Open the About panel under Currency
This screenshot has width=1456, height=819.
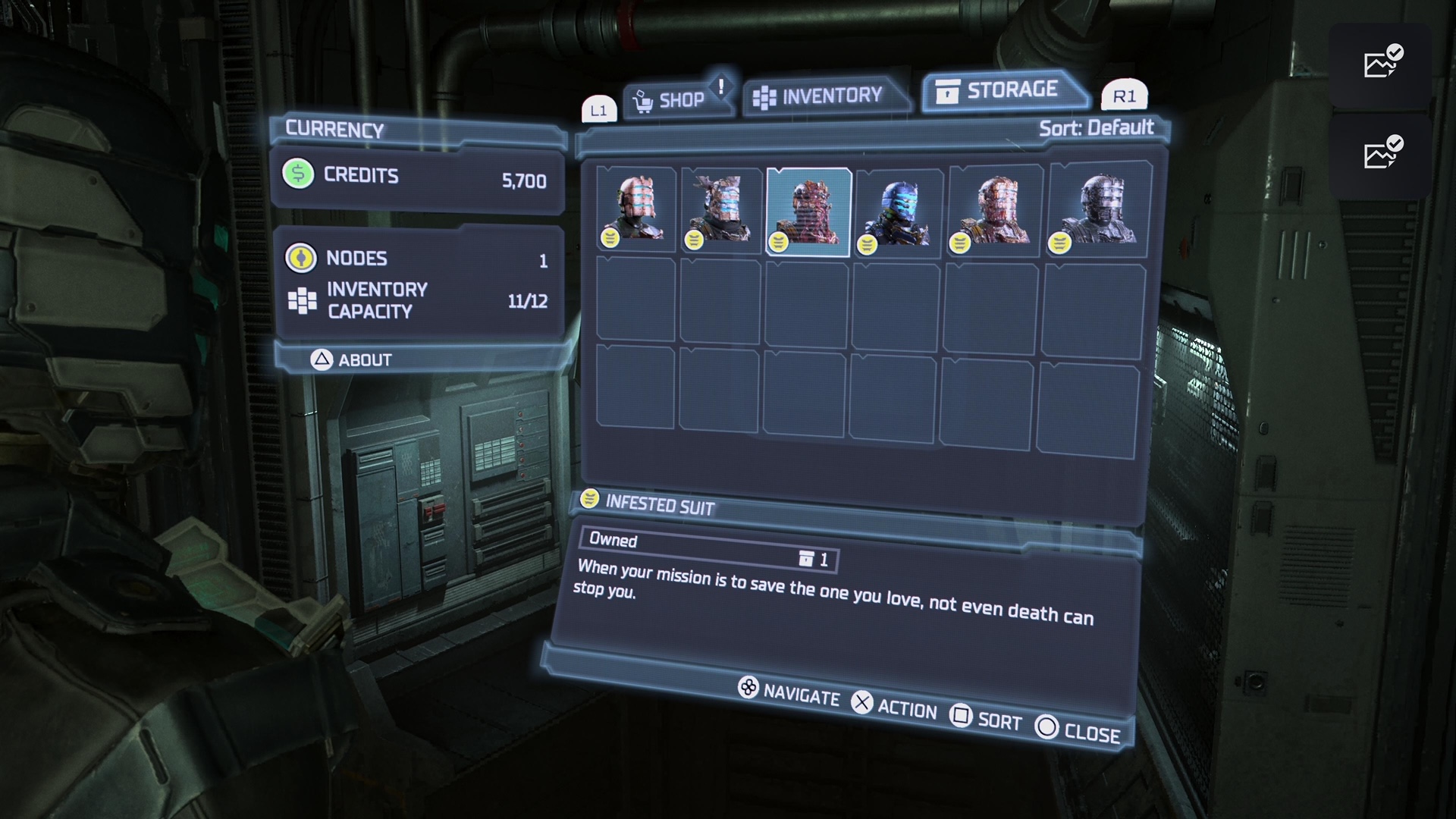353,359
